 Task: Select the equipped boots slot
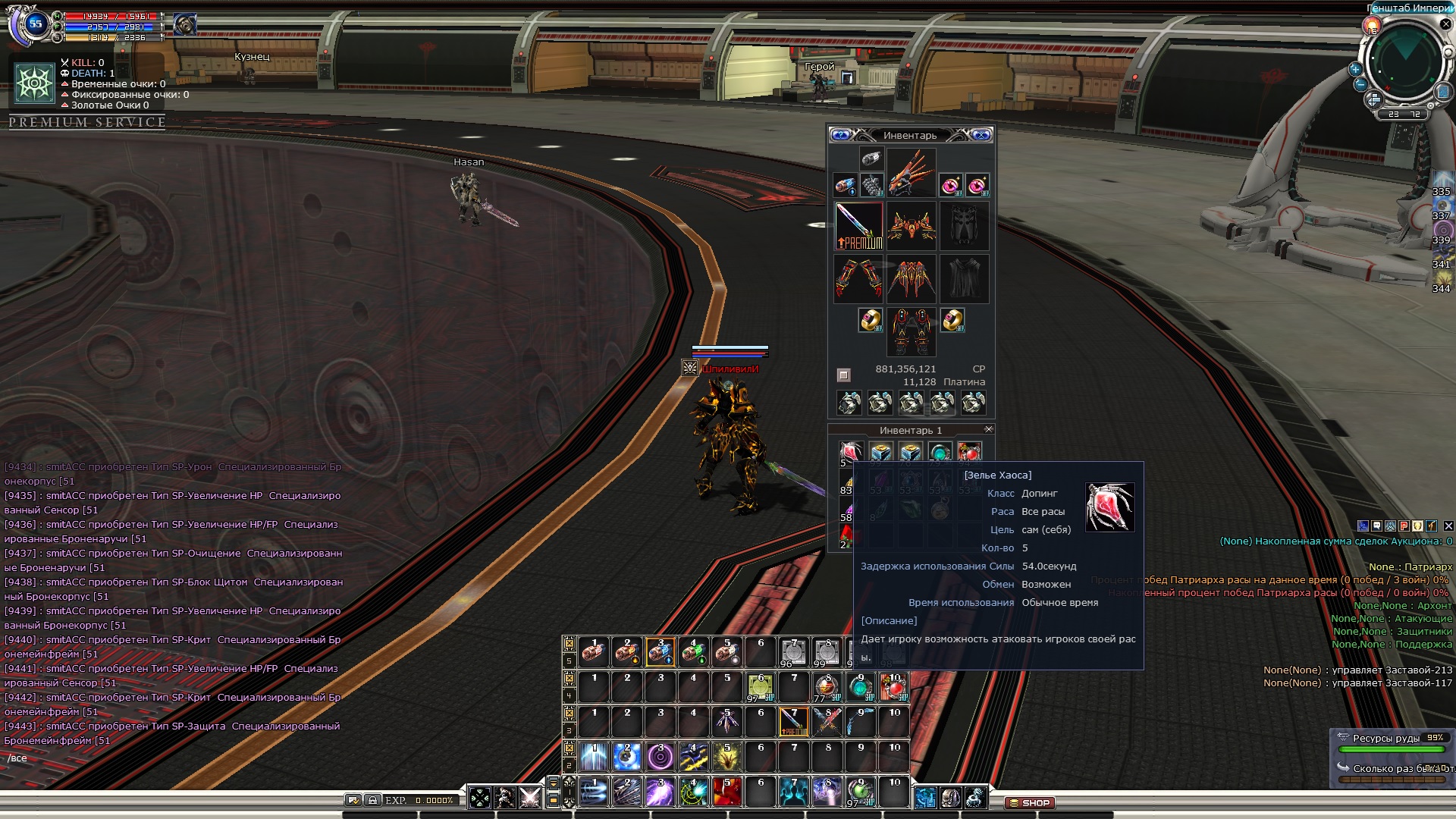pos(911,332)
